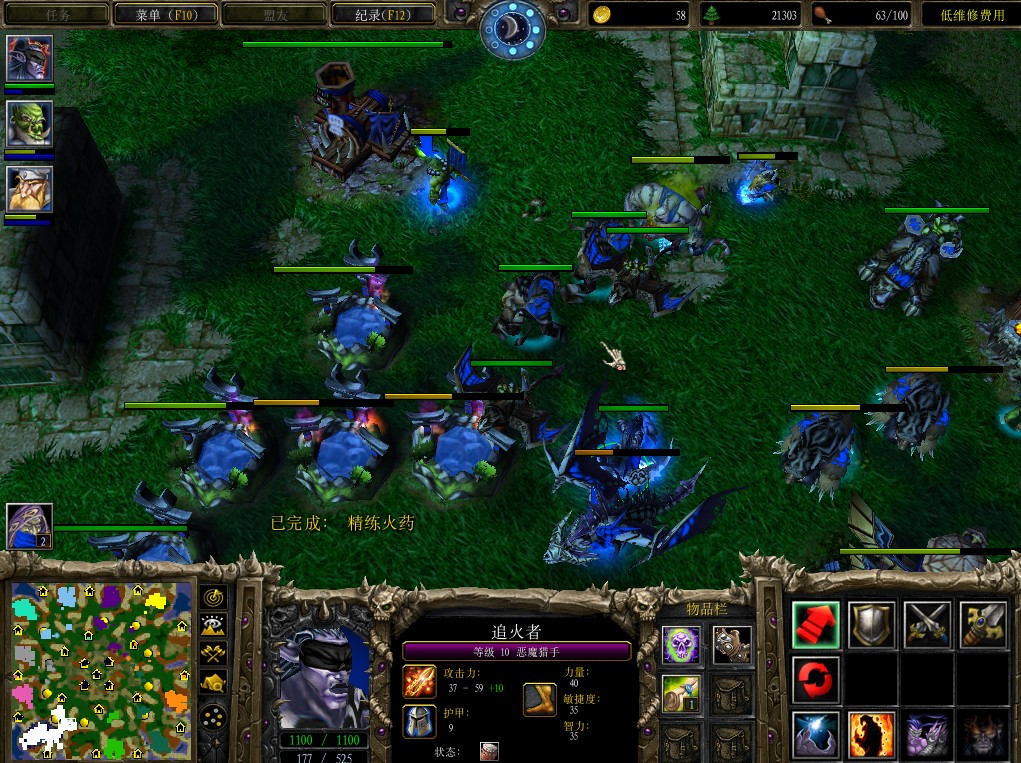Use the purple skull inventory item

681,644
